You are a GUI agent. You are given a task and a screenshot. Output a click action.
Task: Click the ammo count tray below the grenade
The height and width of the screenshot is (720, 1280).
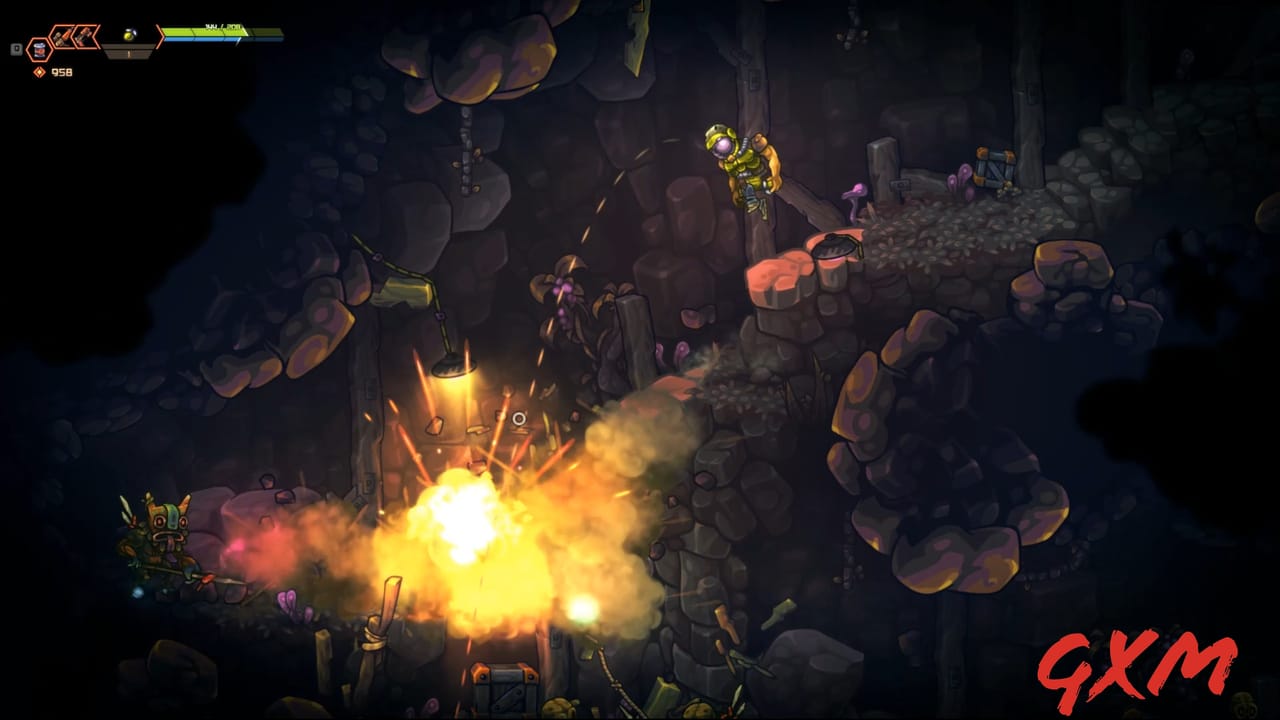128,53
